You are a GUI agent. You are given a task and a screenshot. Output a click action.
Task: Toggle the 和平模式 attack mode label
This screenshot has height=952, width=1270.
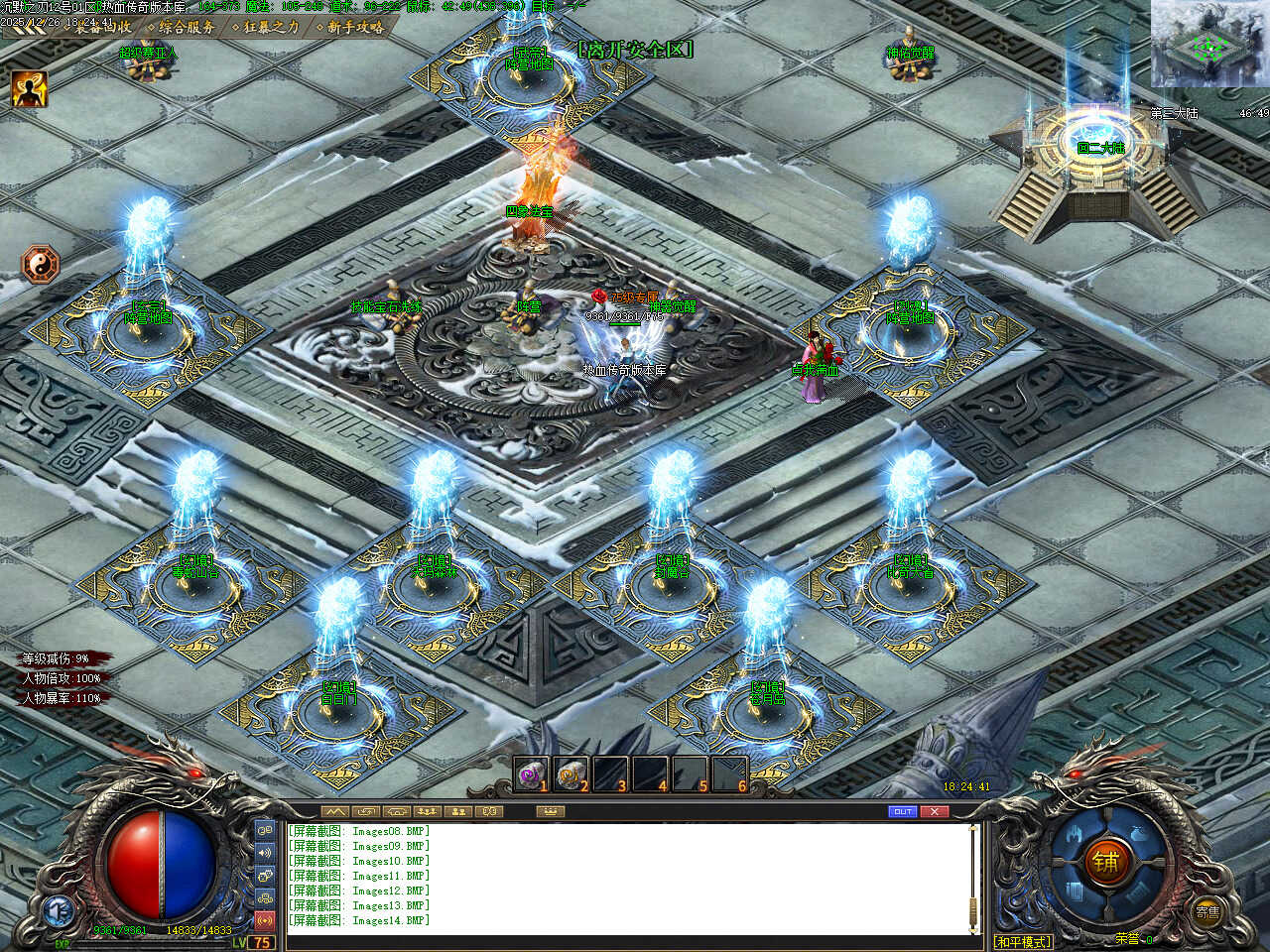click(x=1023, y=941)
